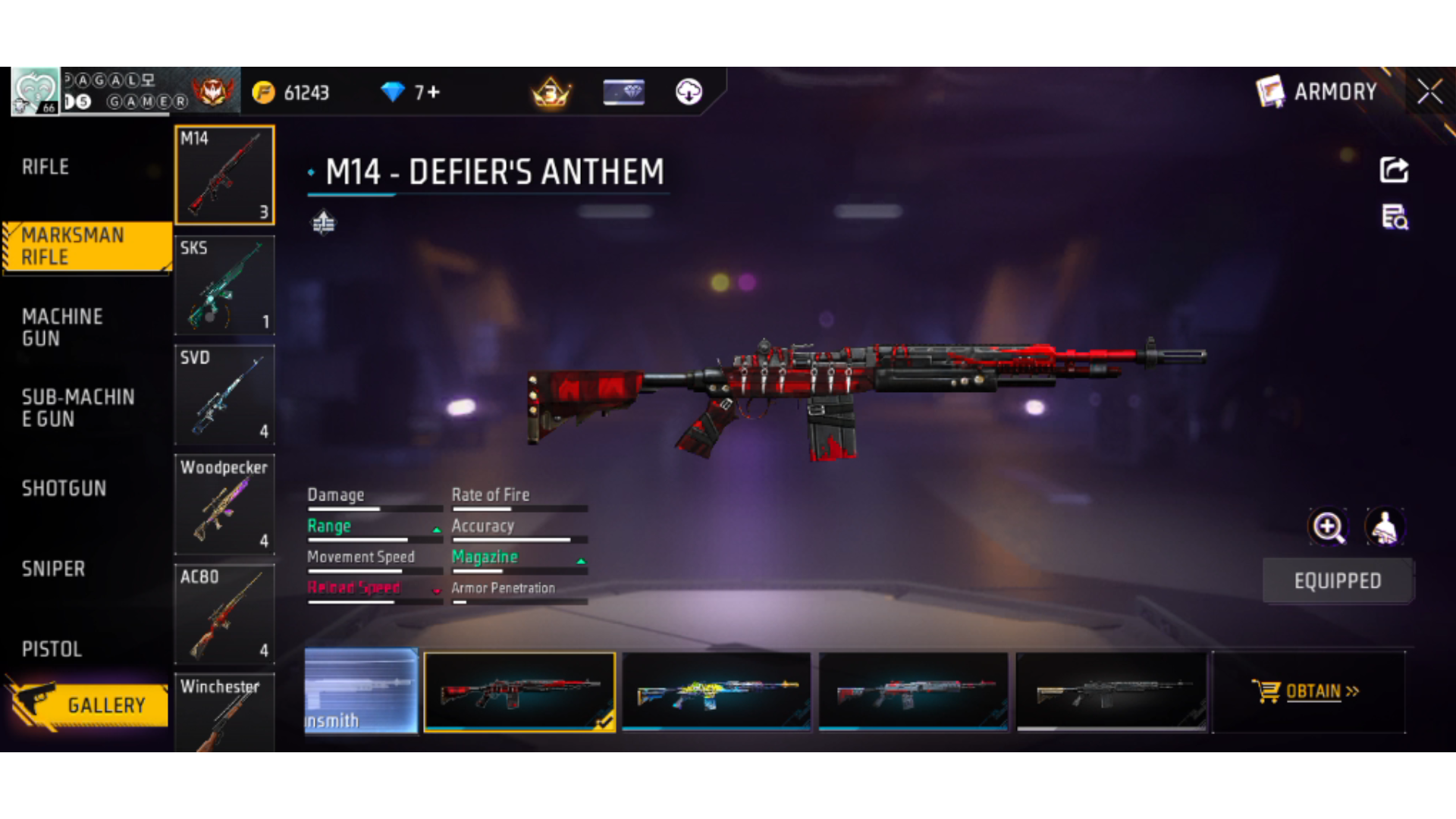Image resolution: width=1456 pixels, height=819 pixels.
Task: Open the Pistol category
Action: (52, 649)
